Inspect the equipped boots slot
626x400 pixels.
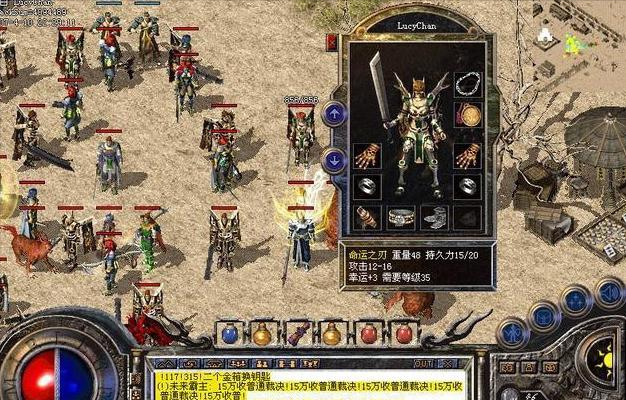pyautogui.click(x=434, y=217)
